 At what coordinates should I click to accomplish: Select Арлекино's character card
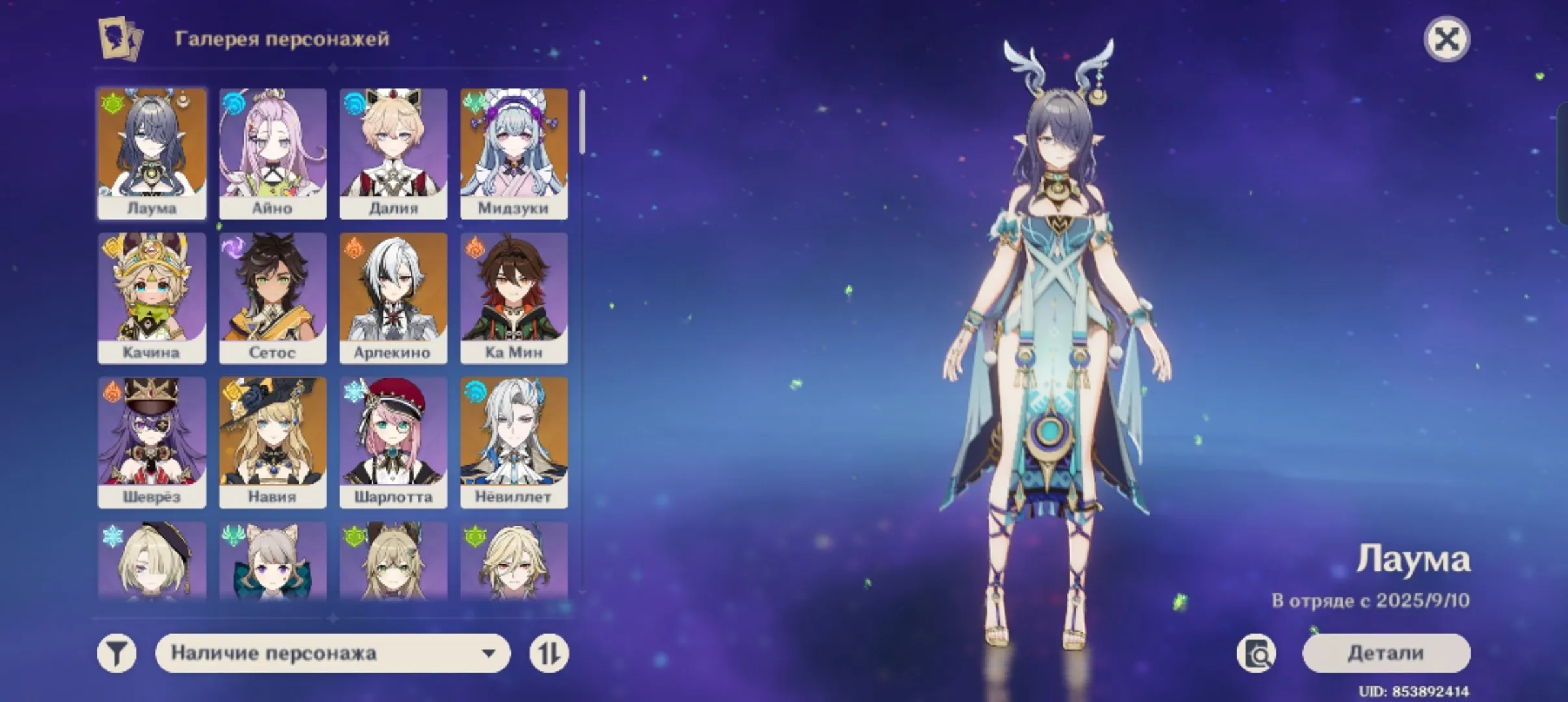(x=393, y=299)
